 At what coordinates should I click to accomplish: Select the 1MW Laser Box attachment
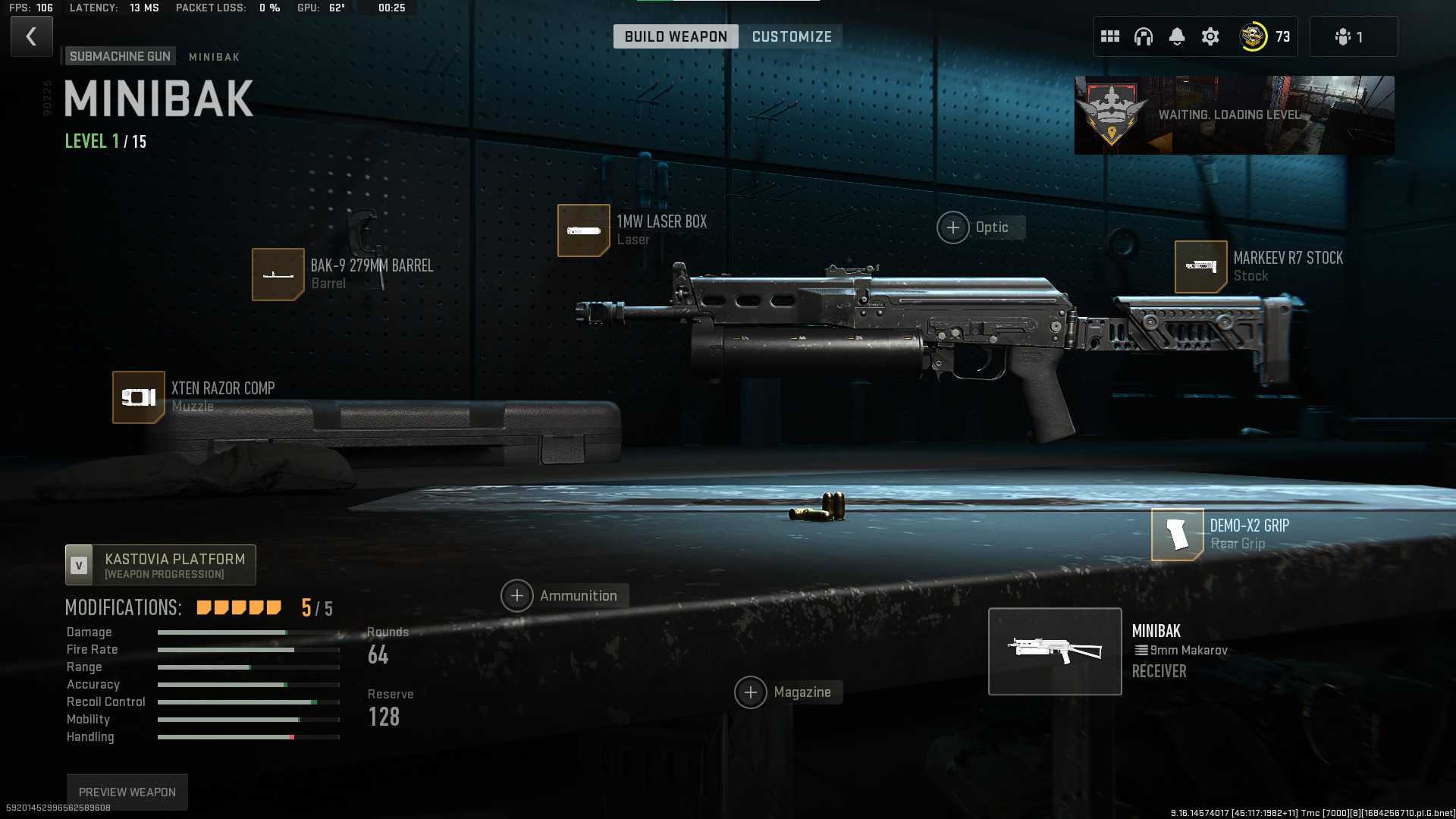[x=584, y=231]
